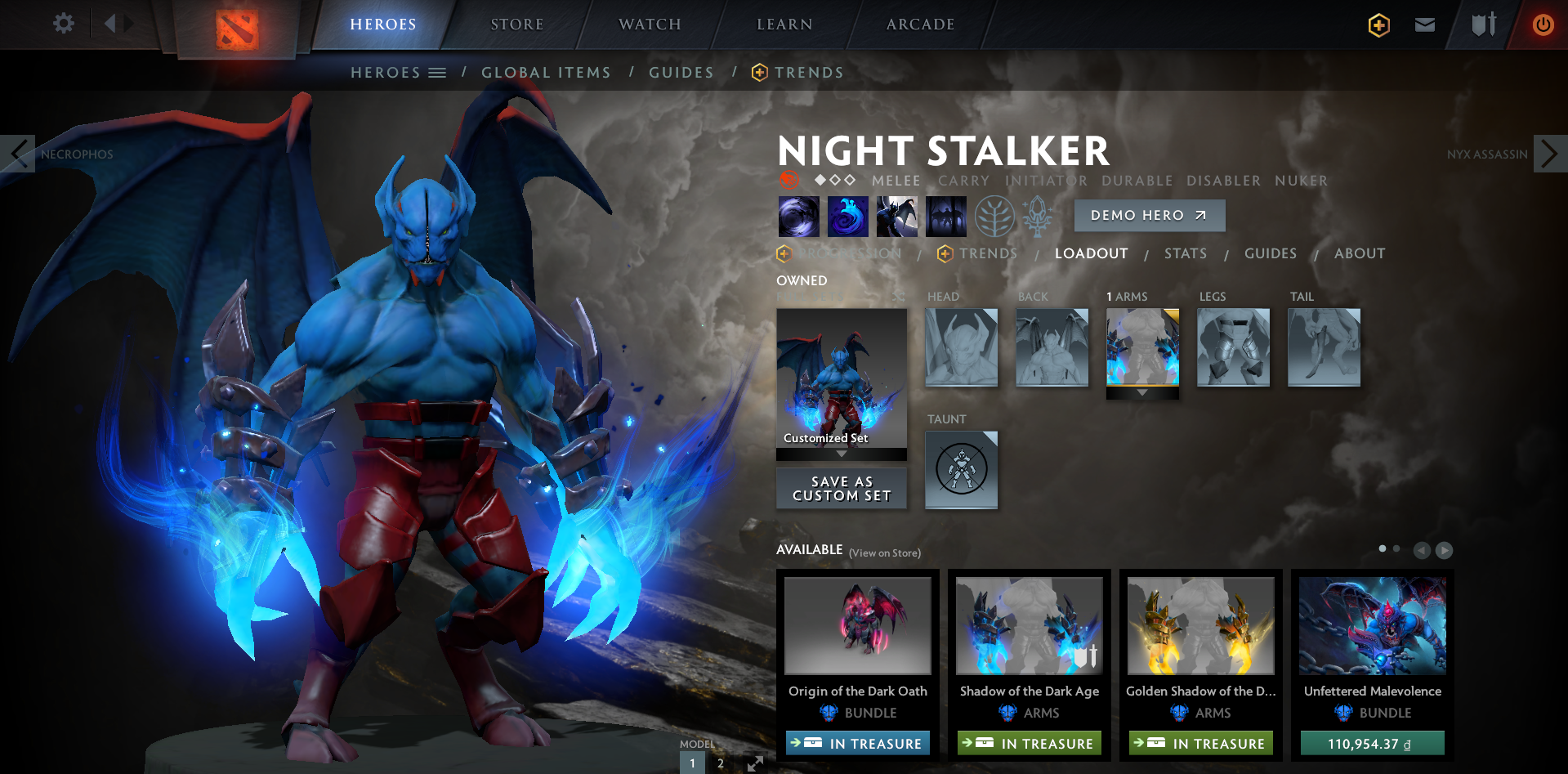The height and width of the screenshot is (774, 1568).
Task: Open the View on Store link
Action: 885,553
